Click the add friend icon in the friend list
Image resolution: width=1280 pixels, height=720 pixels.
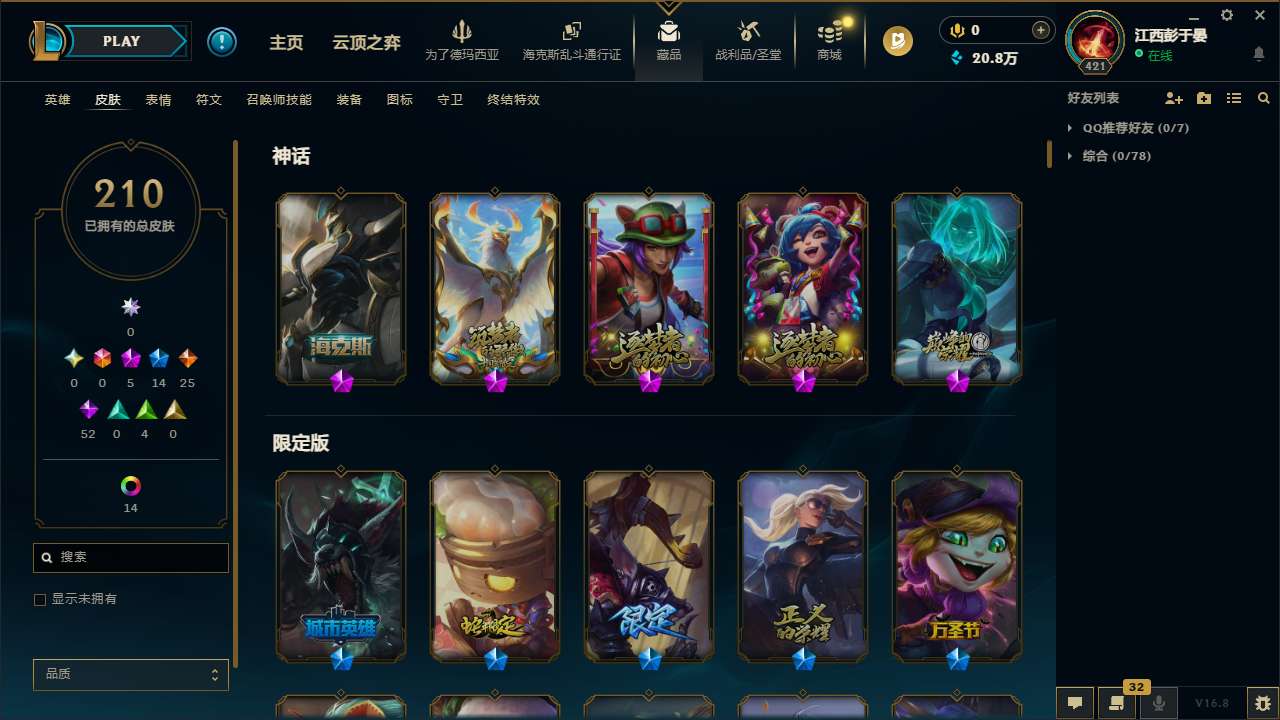click(x=1173, y=98)
